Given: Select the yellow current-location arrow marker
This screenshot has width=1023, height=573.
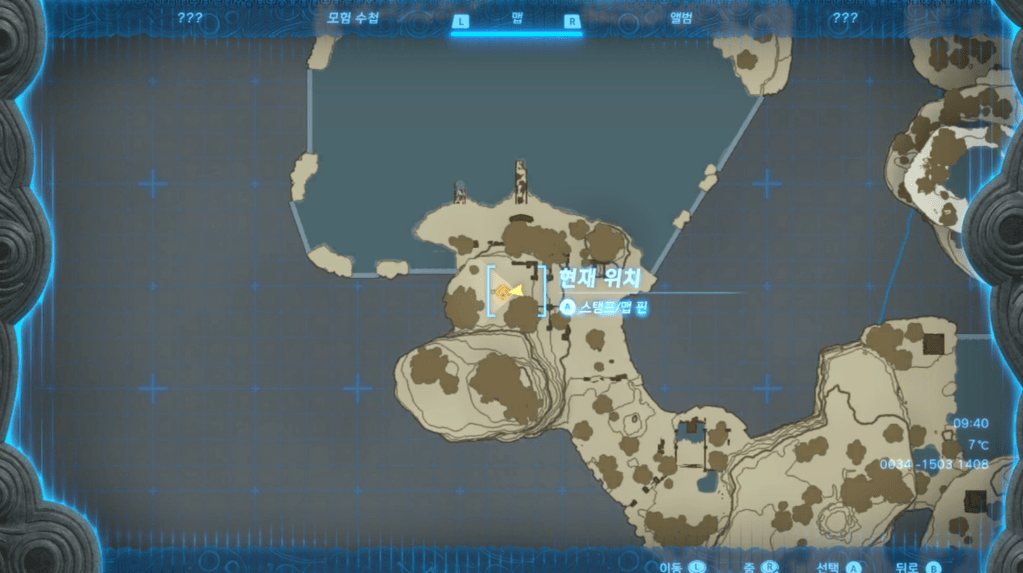Looking at the screenshot, I should (x=515, y=291).
